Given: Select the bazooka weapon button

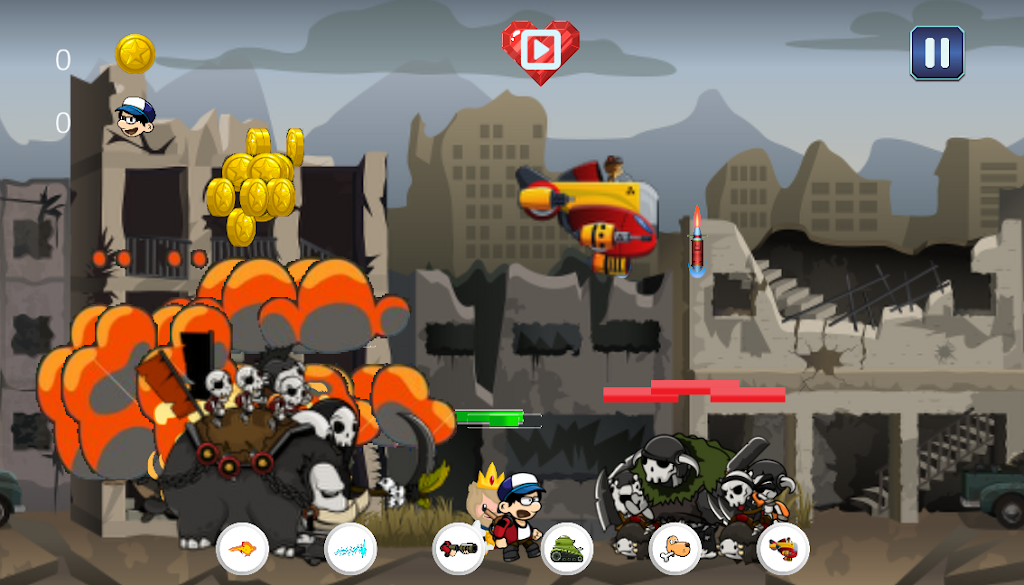Looking at the screenshot, I should [x=459, y=549].
